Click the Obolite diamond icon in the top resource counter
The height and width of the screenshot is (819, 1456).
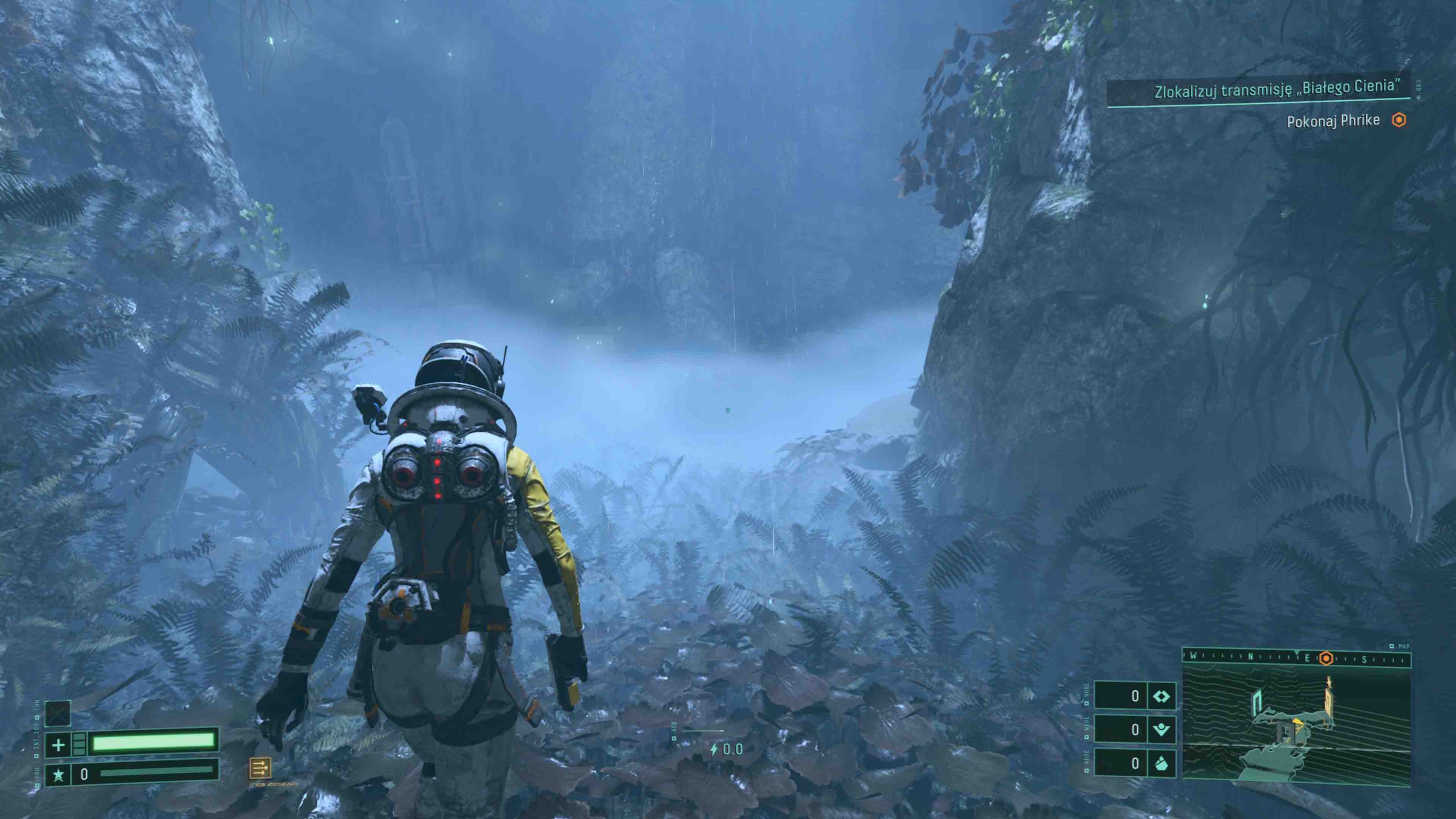(1161, 696)
